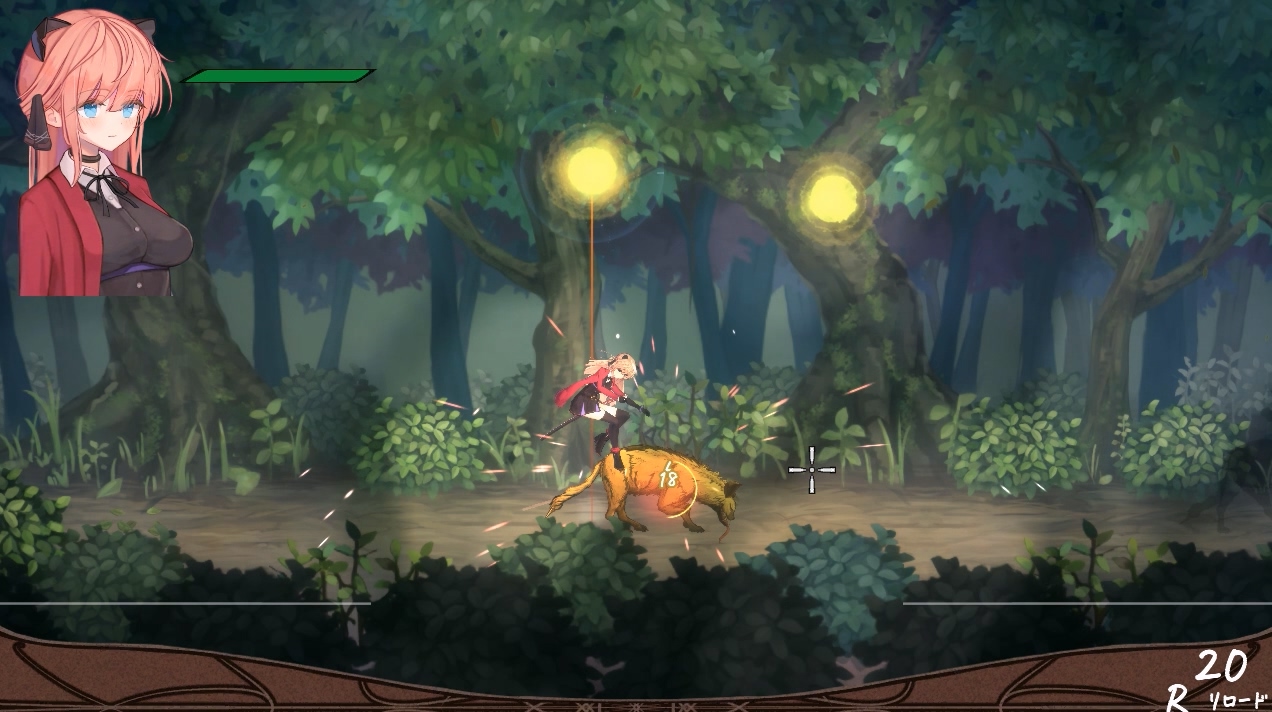Click the pink-haired heroine portrait
The height and width of the screenshot is (712, 1272).
95,155
